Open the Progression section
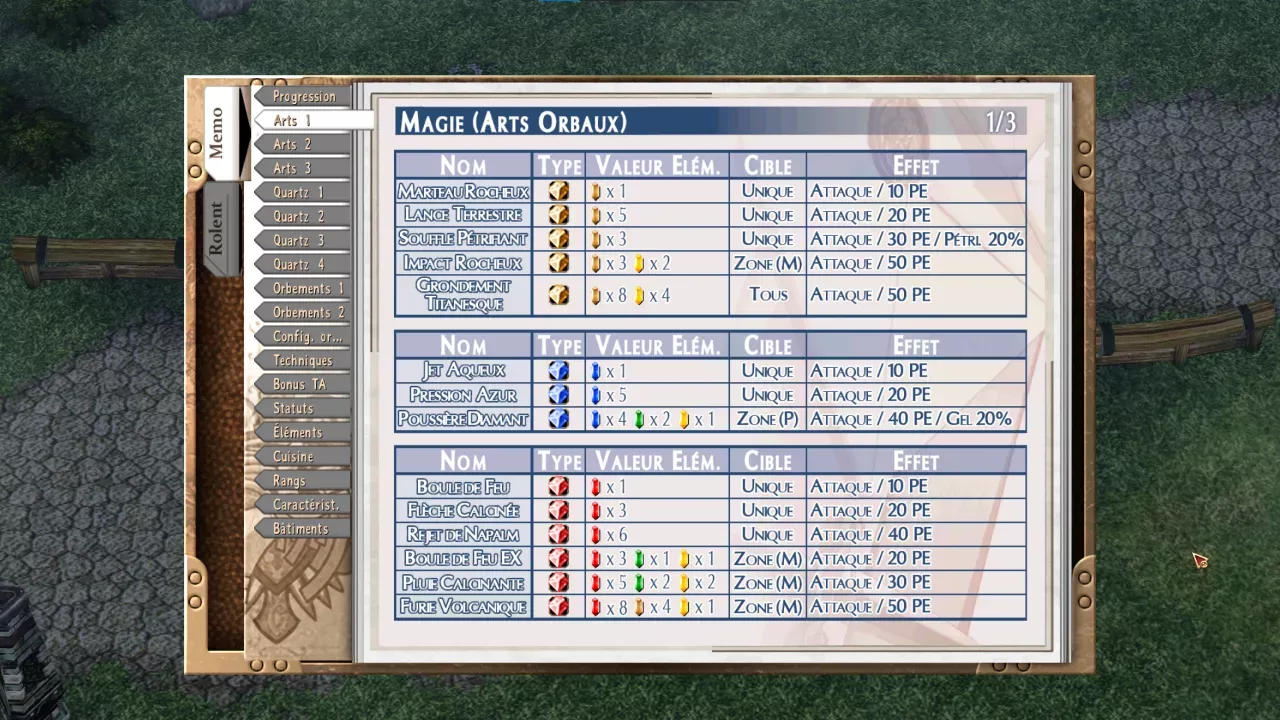Screen dimensions: 1280x720 click(x=303, y=96)
